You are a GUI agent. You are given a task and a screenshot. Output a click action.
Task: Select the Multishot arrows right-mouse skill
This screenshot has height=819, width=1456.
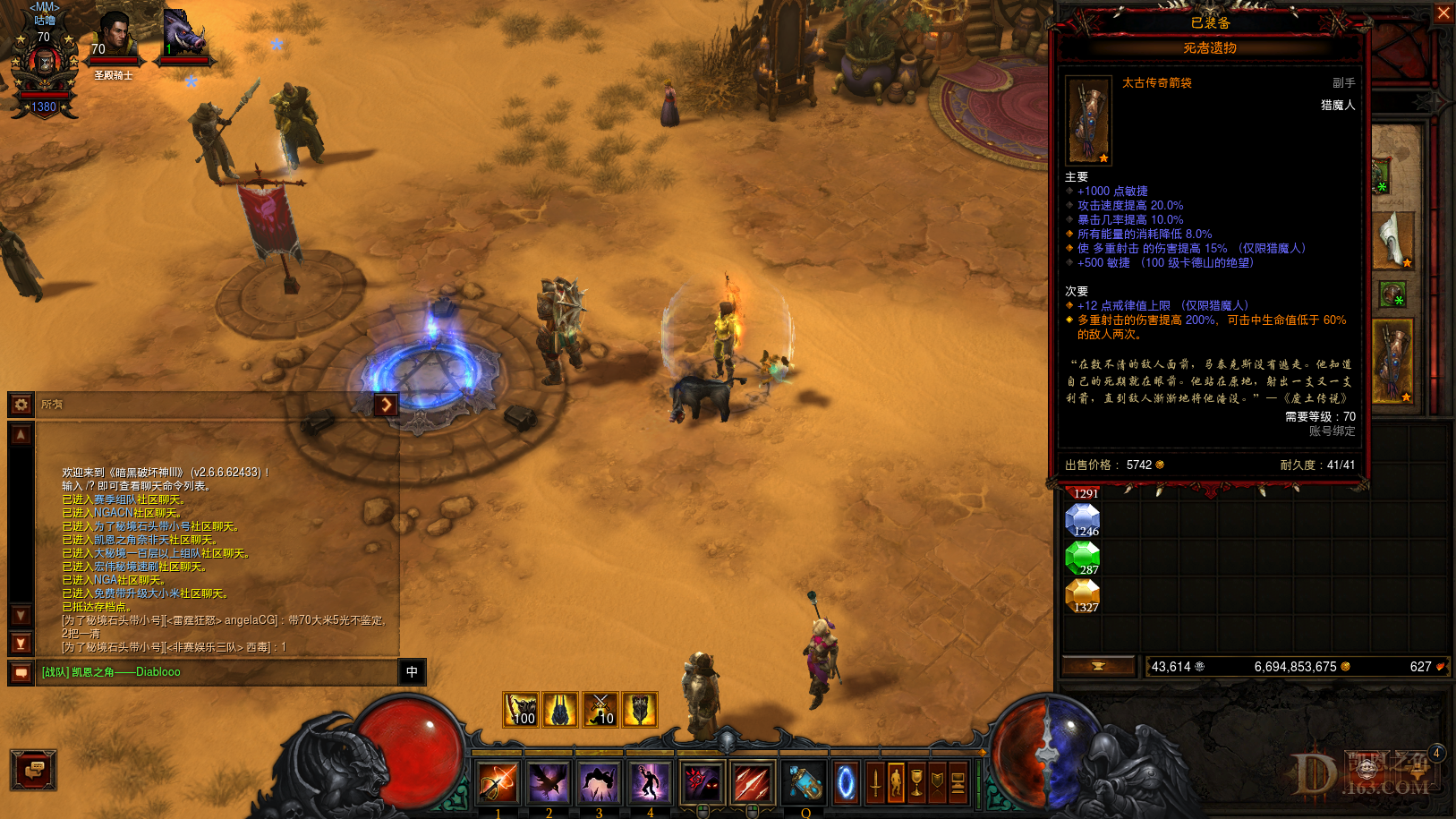click(753, 783)
